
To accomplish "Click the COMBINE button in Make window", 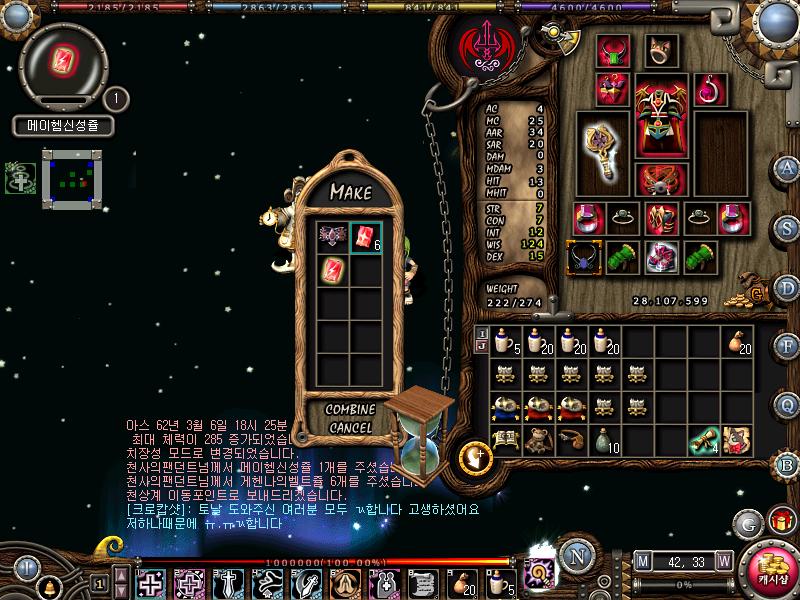I will pos(351,410).
